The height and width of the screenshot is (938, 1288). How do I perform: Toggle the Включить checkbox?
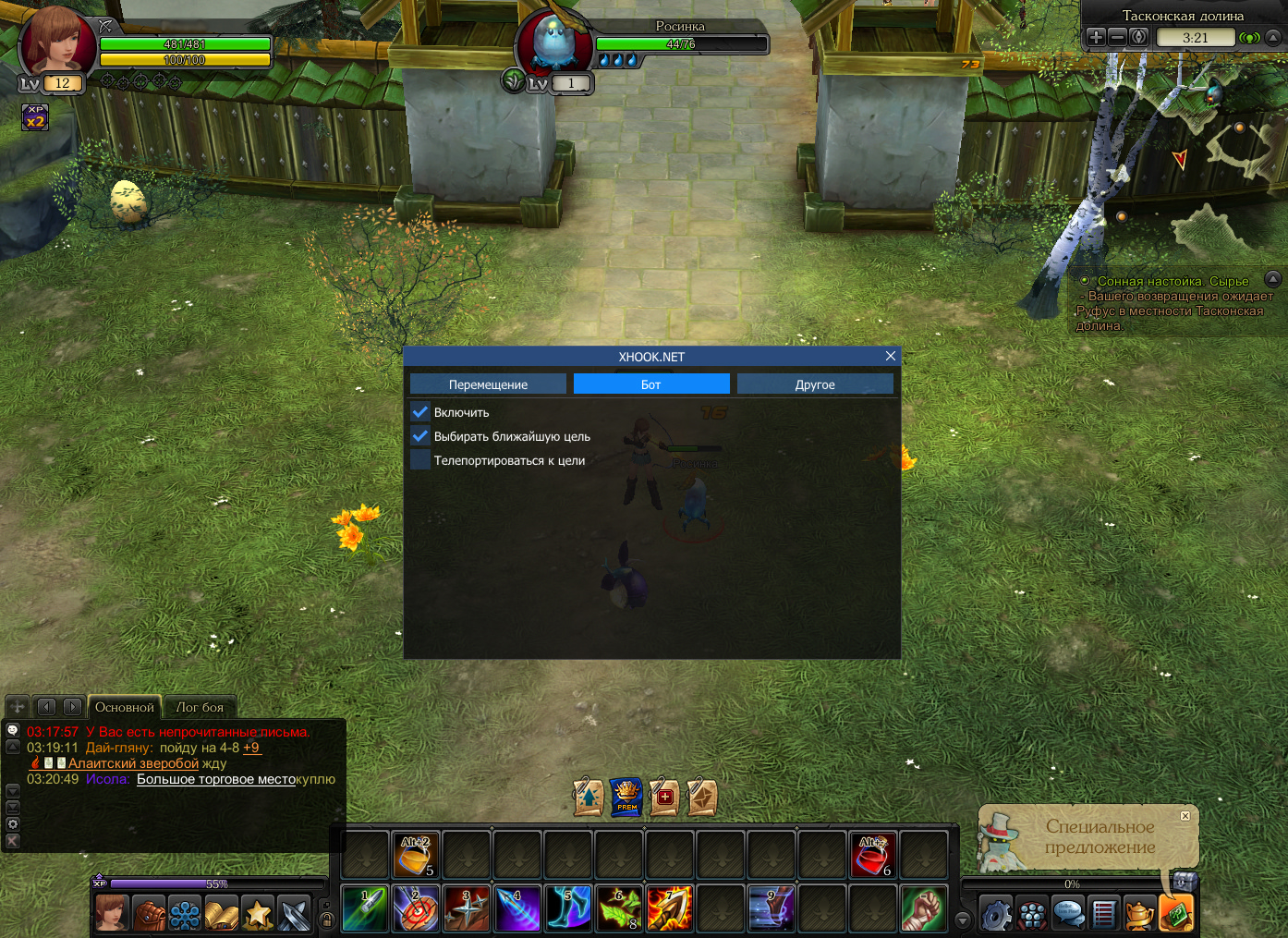[x=420, y=412]
